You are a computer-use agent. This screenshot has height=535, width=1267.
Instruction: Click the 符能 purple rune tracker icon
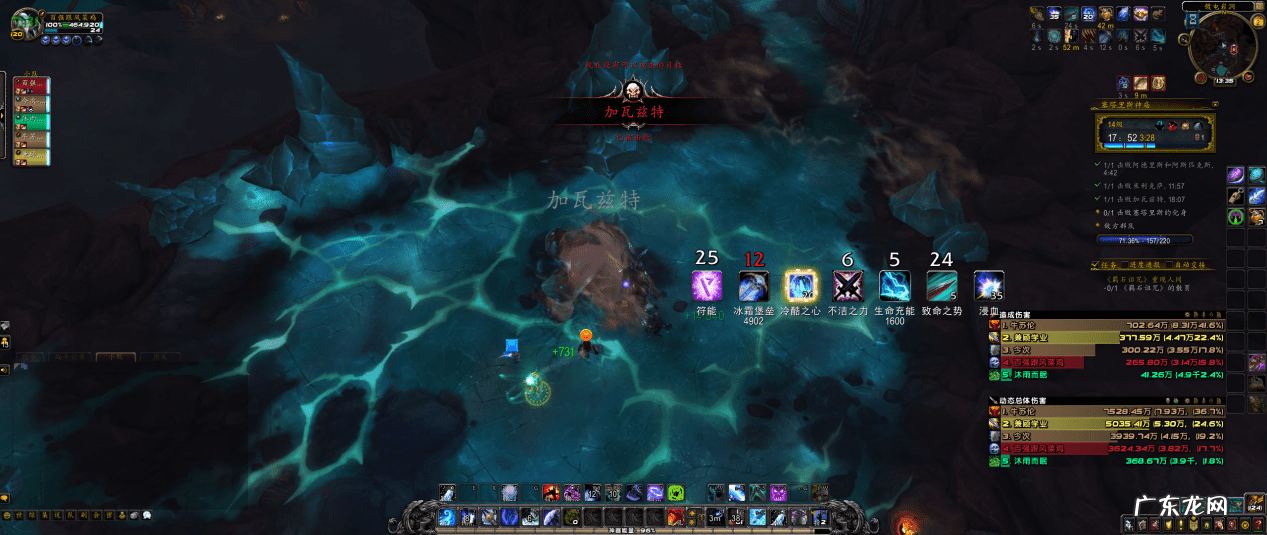[707, 286]
